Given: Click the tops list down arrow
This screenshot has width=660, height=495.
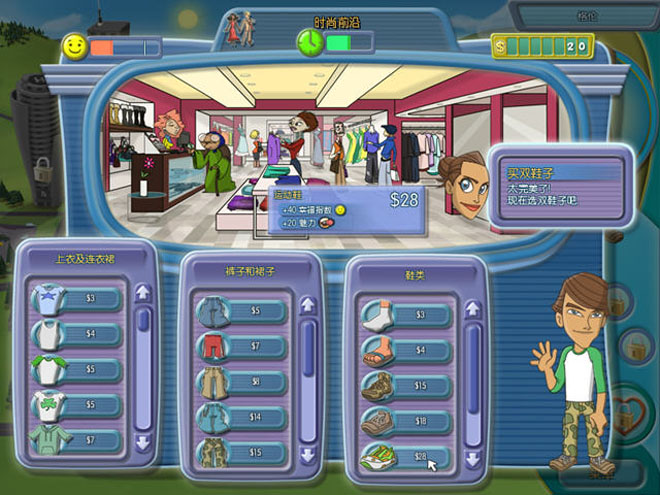Looking at the screenshot, I should coord(142,441).
